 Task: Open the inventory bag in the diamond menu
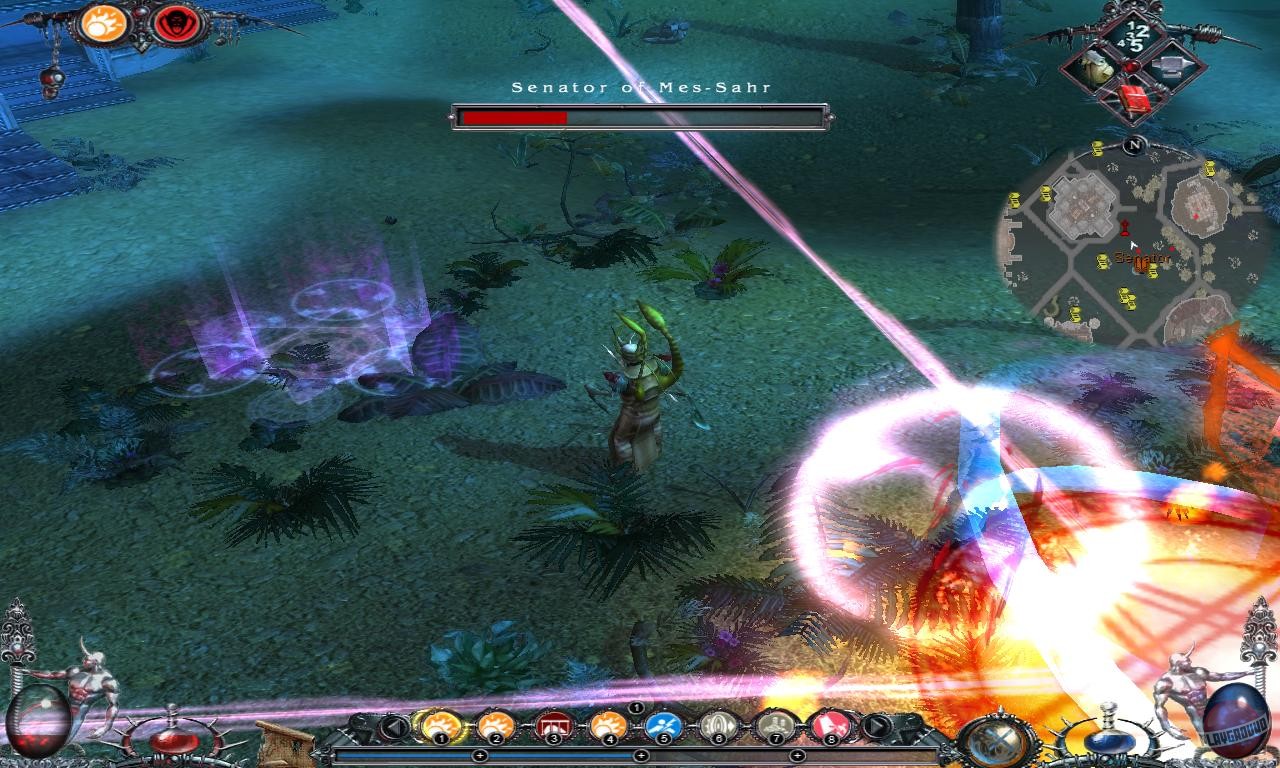(1096, 66)
